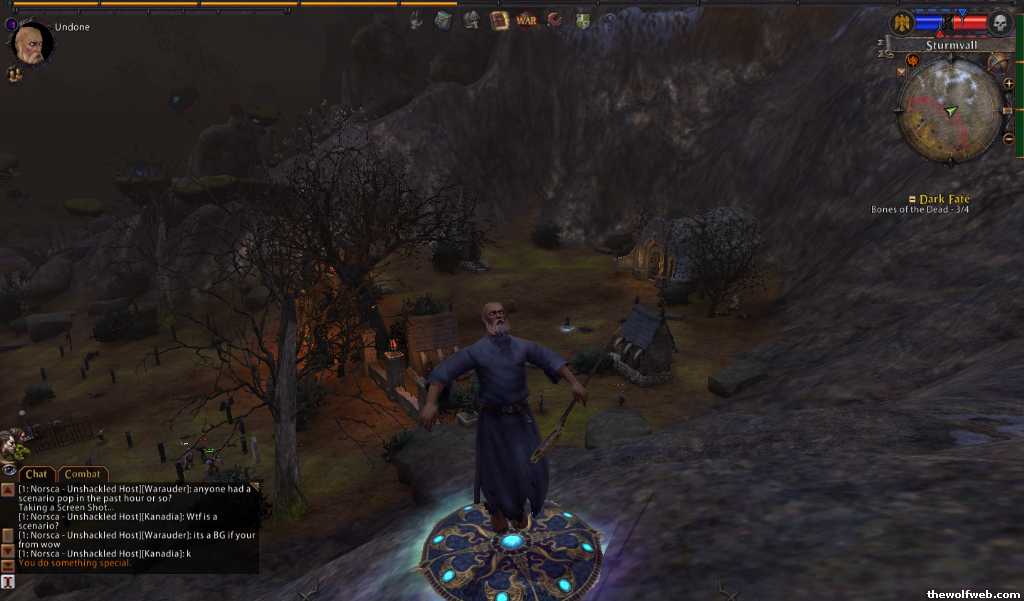Click the Undone player portrait

click(x=31, y=43)
